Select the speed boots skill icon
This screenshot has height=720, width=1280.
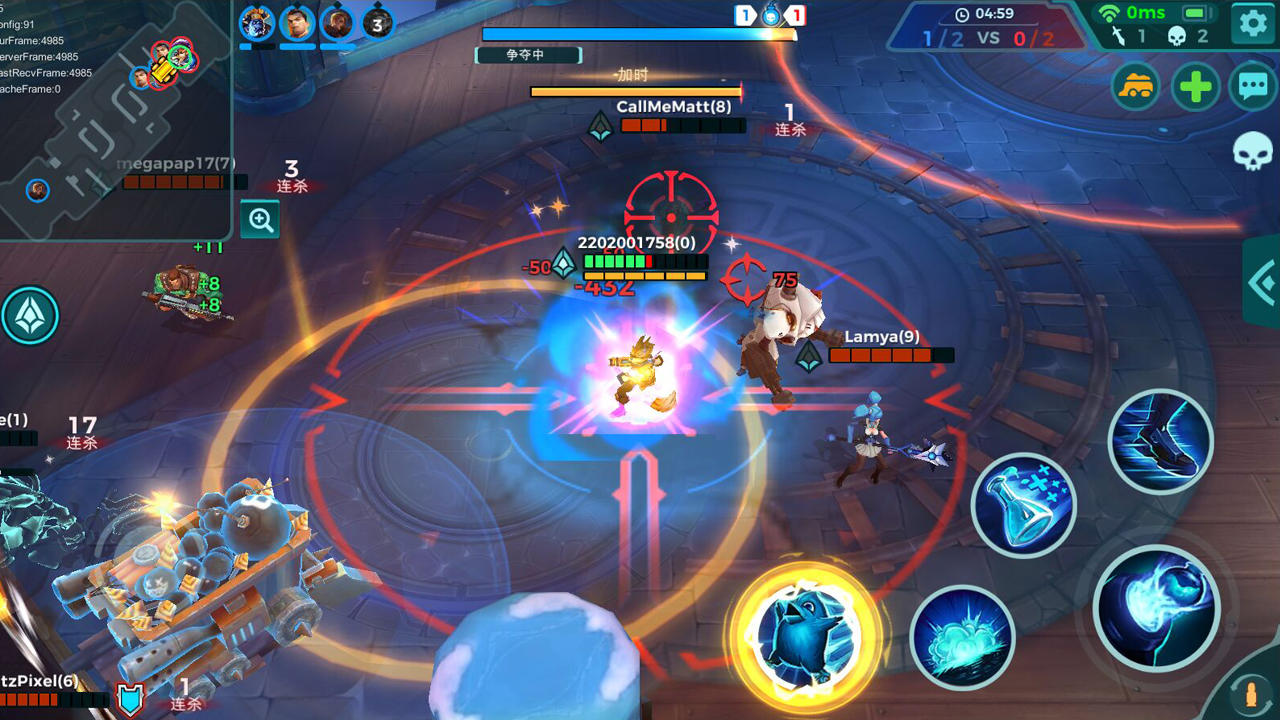click(x=1161, y=440)
